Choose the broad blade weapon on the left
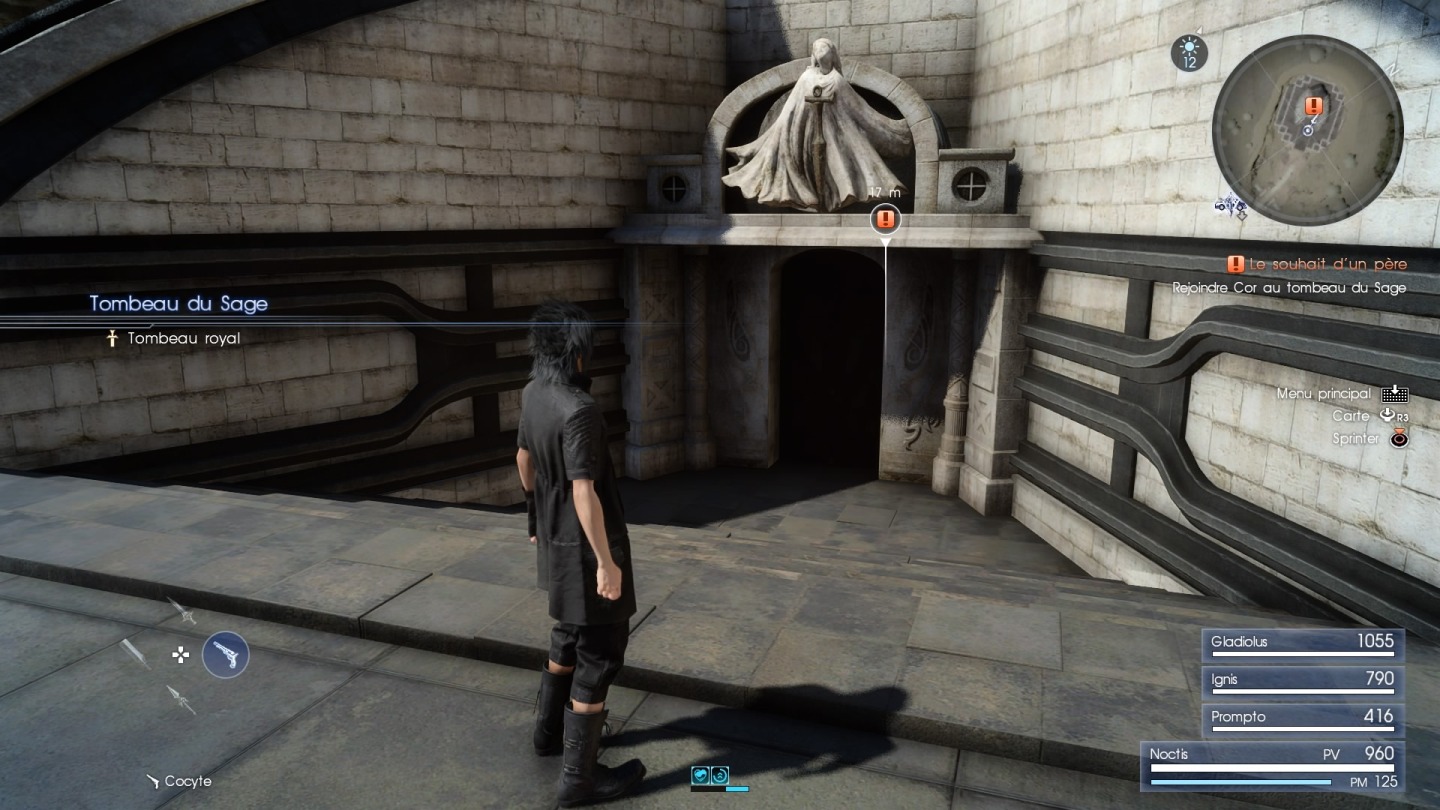The width and height of the screenshot is (1440, 810). (x=135, y=653)
